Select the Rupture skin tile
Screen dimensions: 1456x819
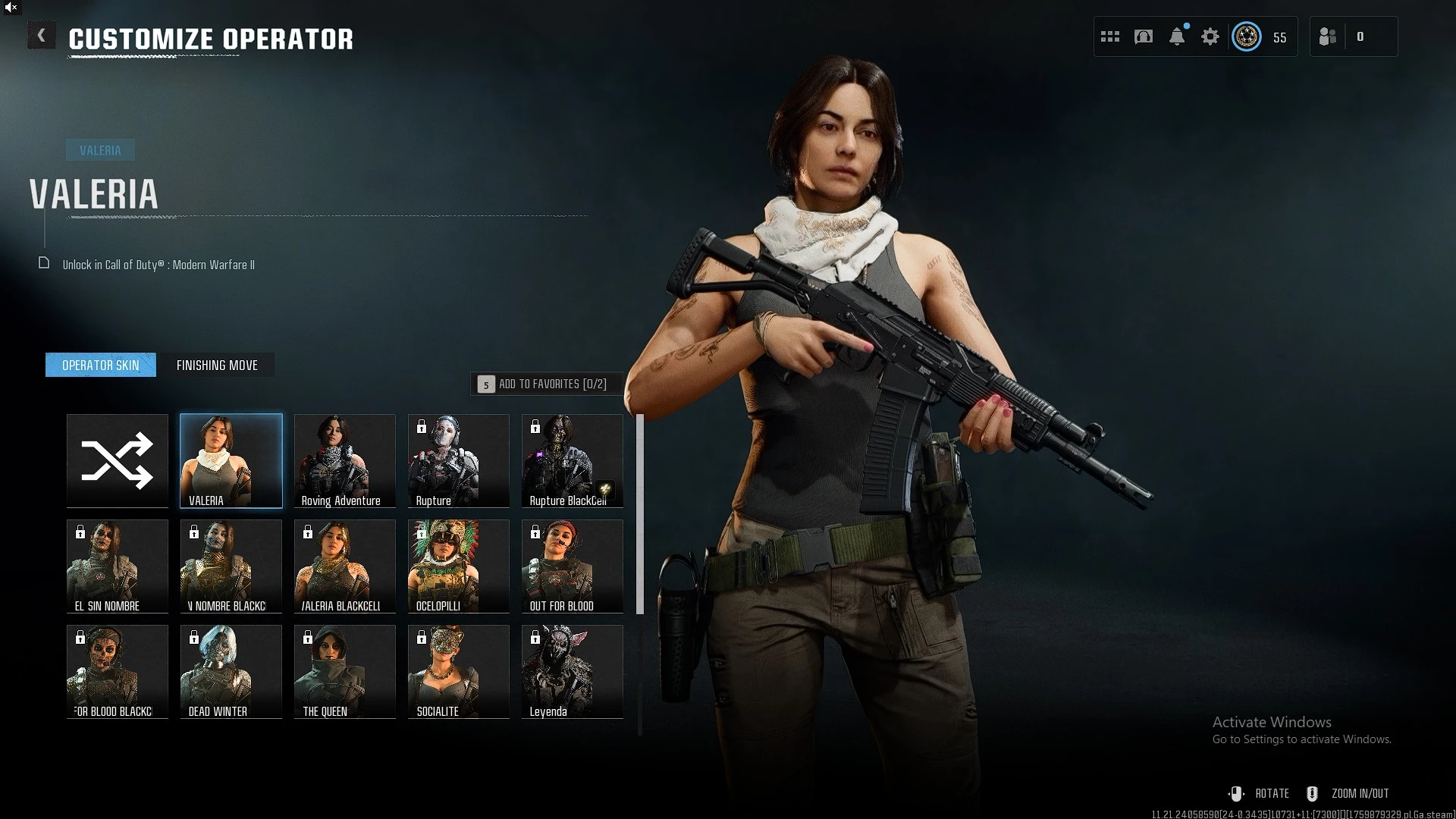coord(459,460)
